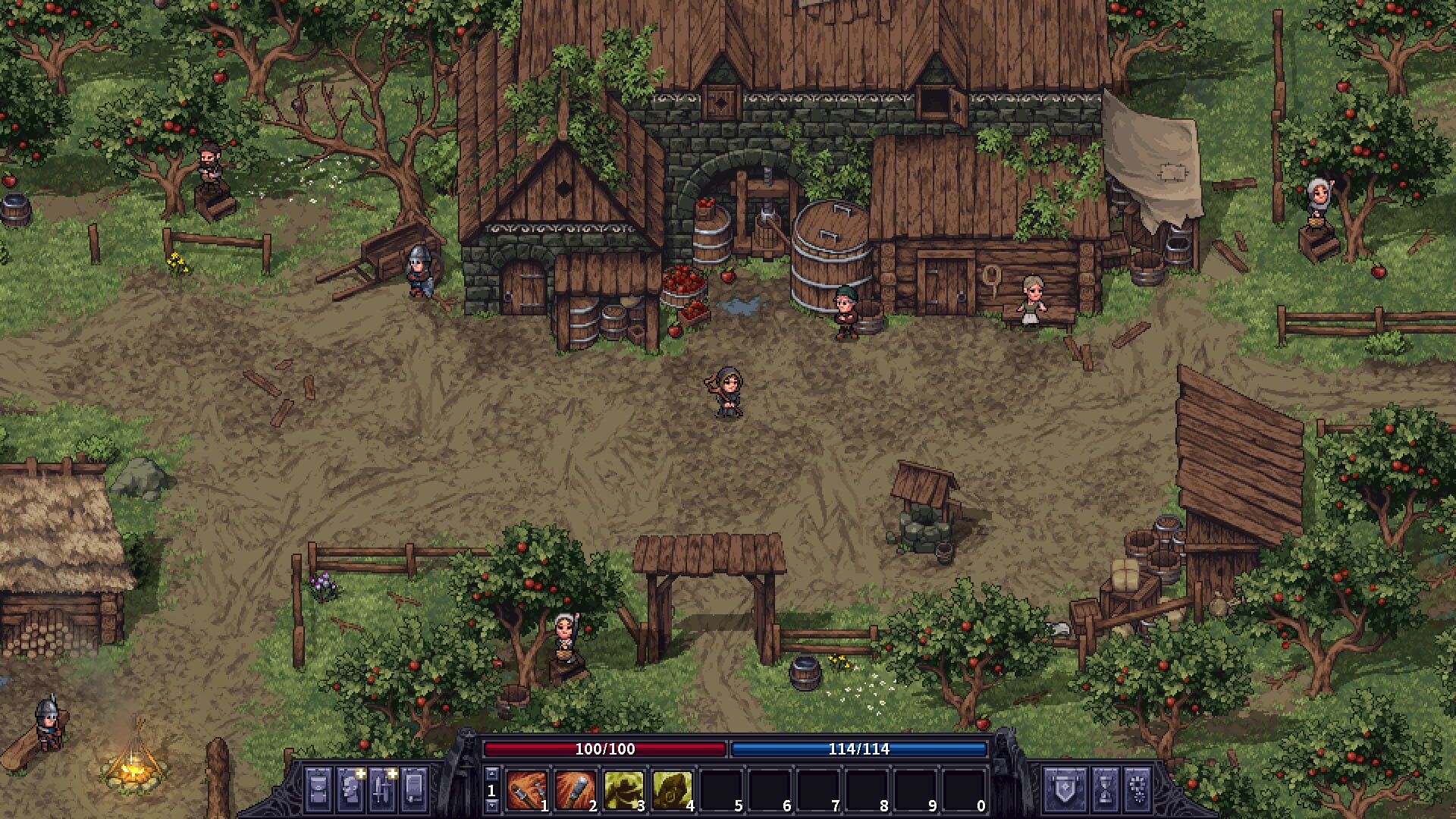The width and height of the screenshot is (1456, 819).
Task: Click the hourglass skip-turn icon
Action: (x=1105, y=790)
